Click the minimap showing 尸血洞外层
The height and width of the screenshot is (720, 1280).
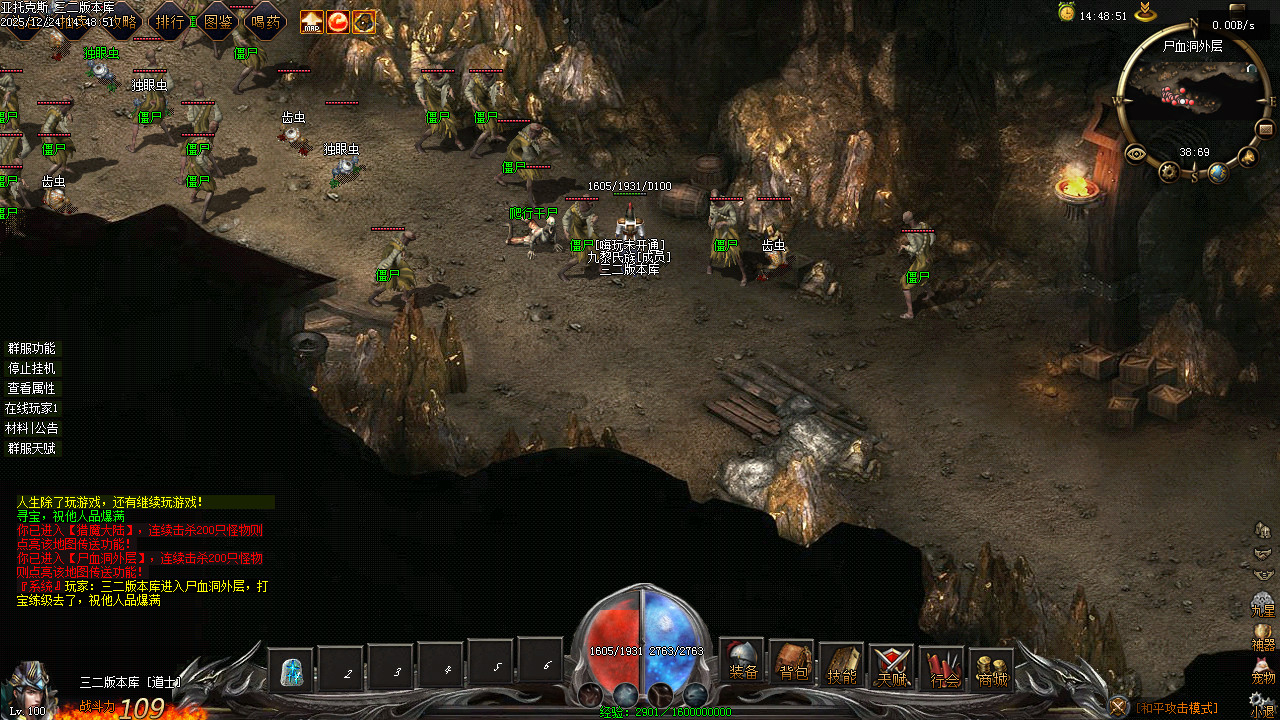1194,97
